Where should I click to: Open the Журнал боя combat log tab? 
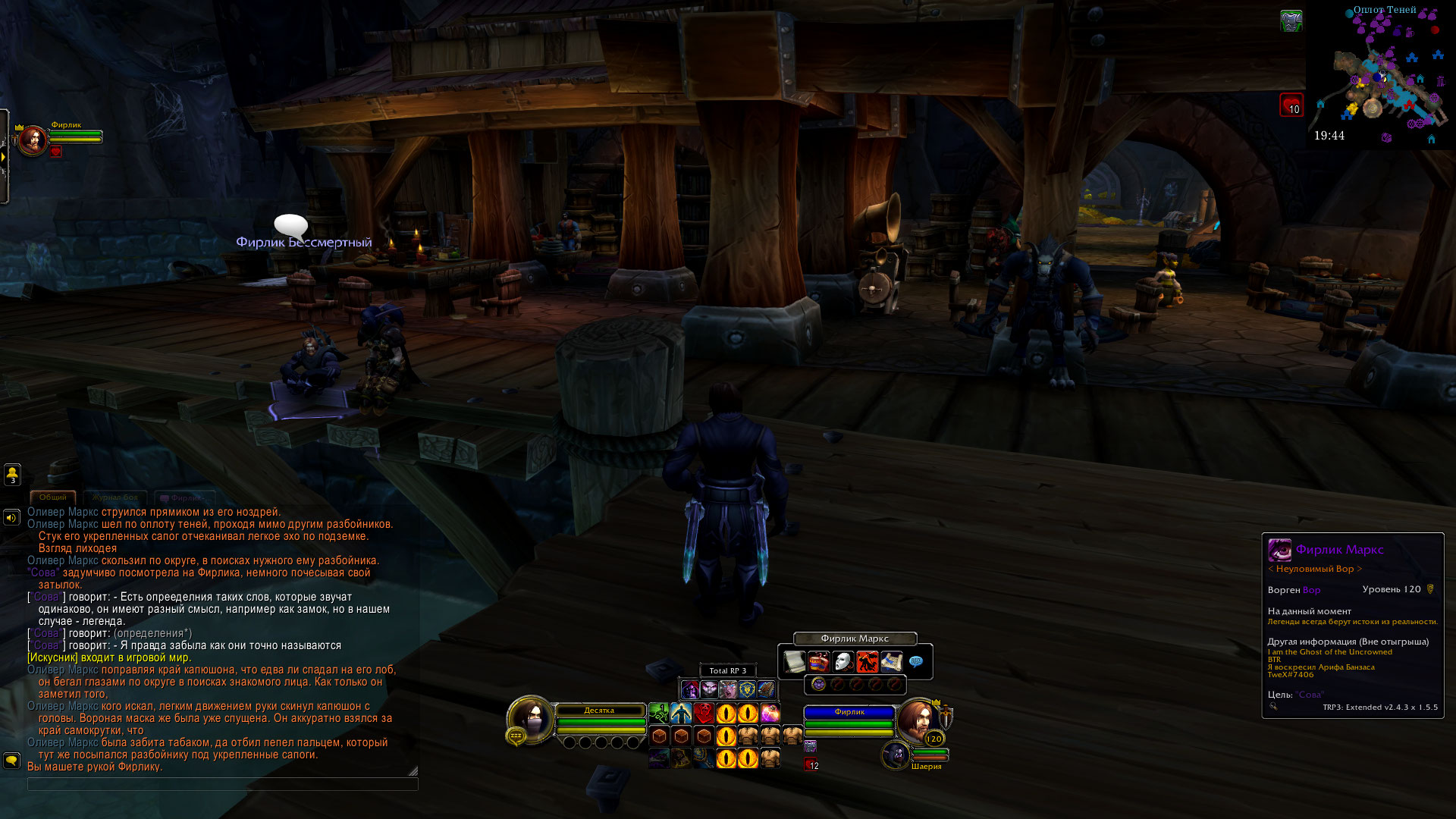115,497
